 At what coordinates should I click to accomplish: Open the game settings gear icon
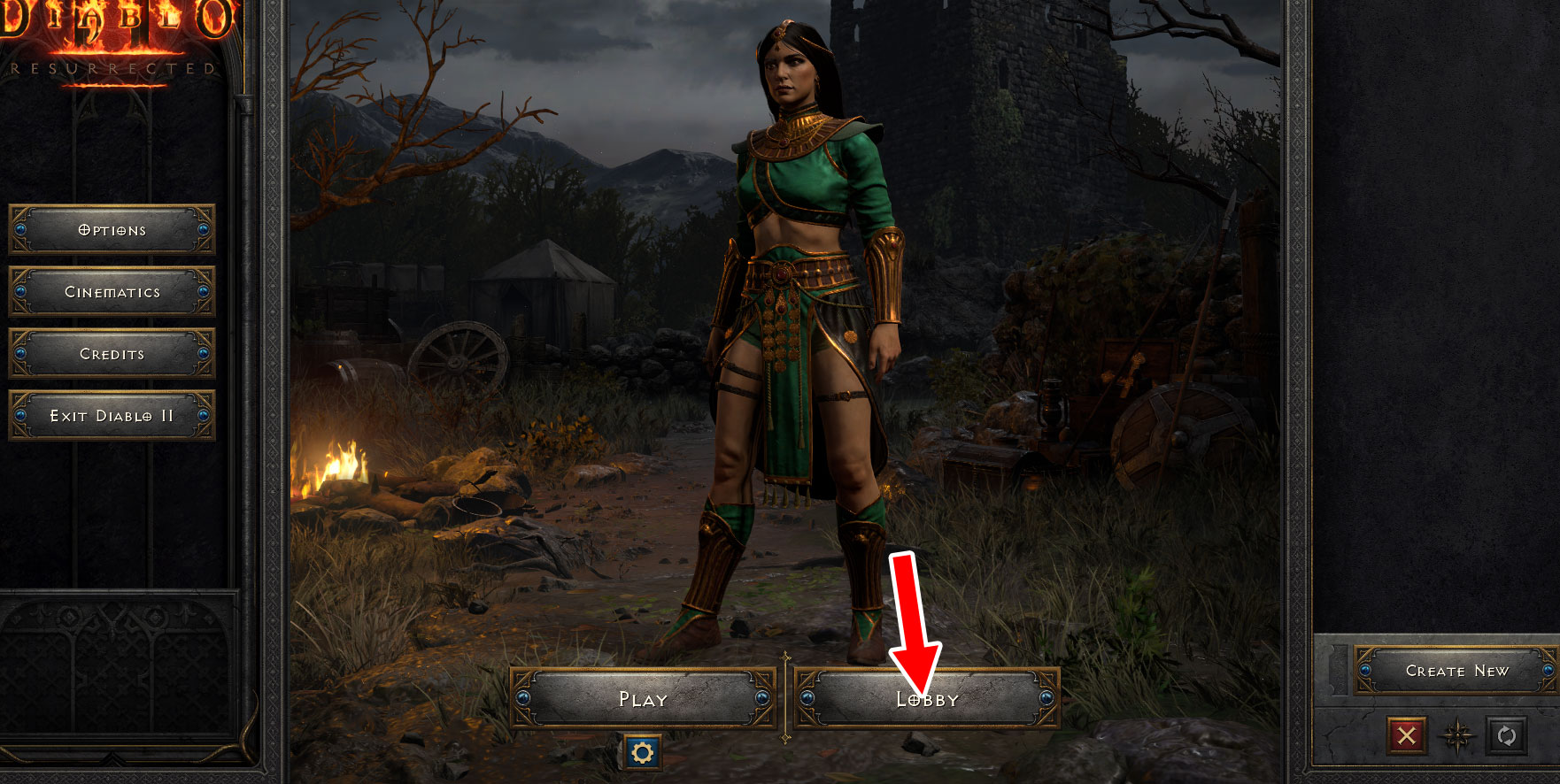coord(644,754)
